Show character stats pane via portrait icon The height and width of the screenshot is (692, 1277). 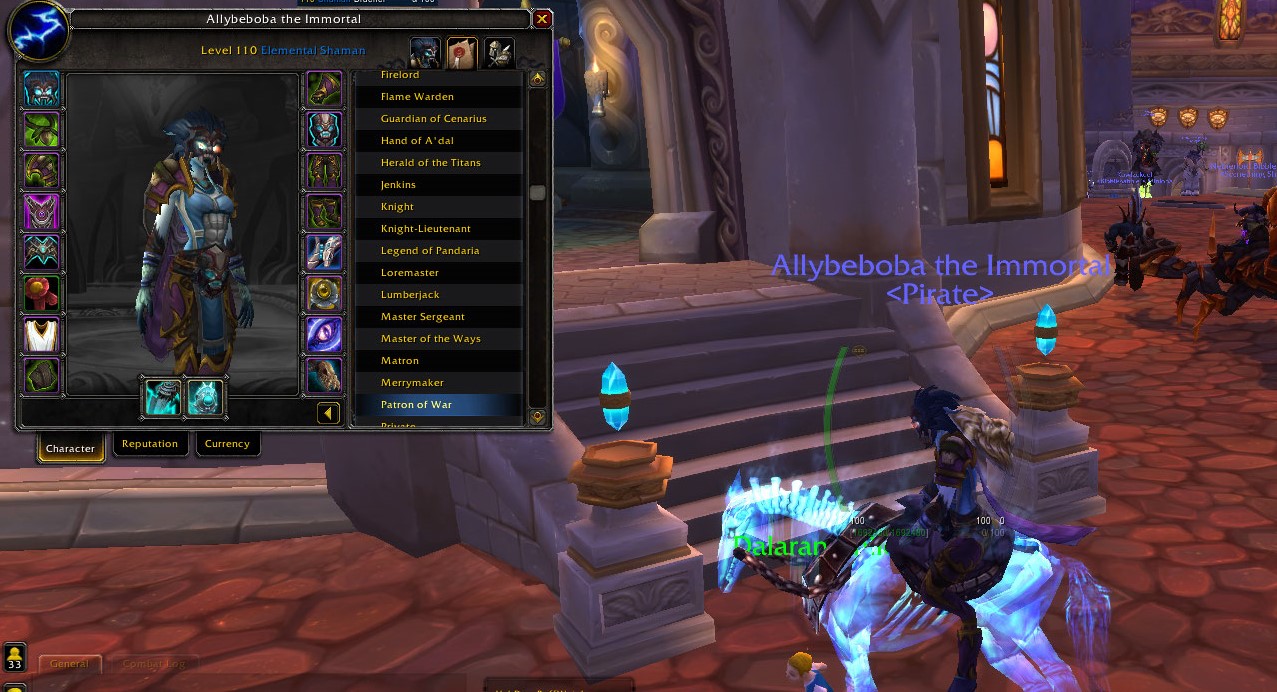425,52
